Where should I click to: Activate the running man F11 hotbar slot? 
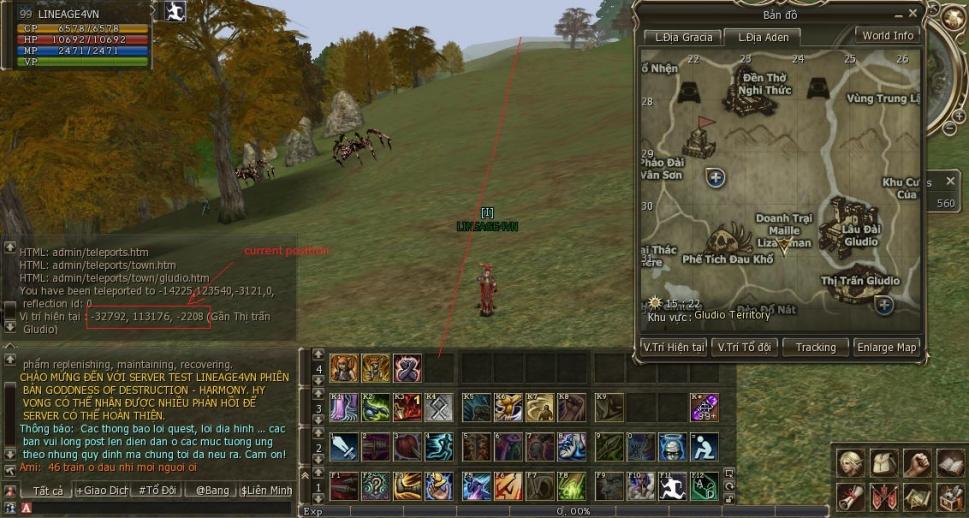(x=671, y=487)
